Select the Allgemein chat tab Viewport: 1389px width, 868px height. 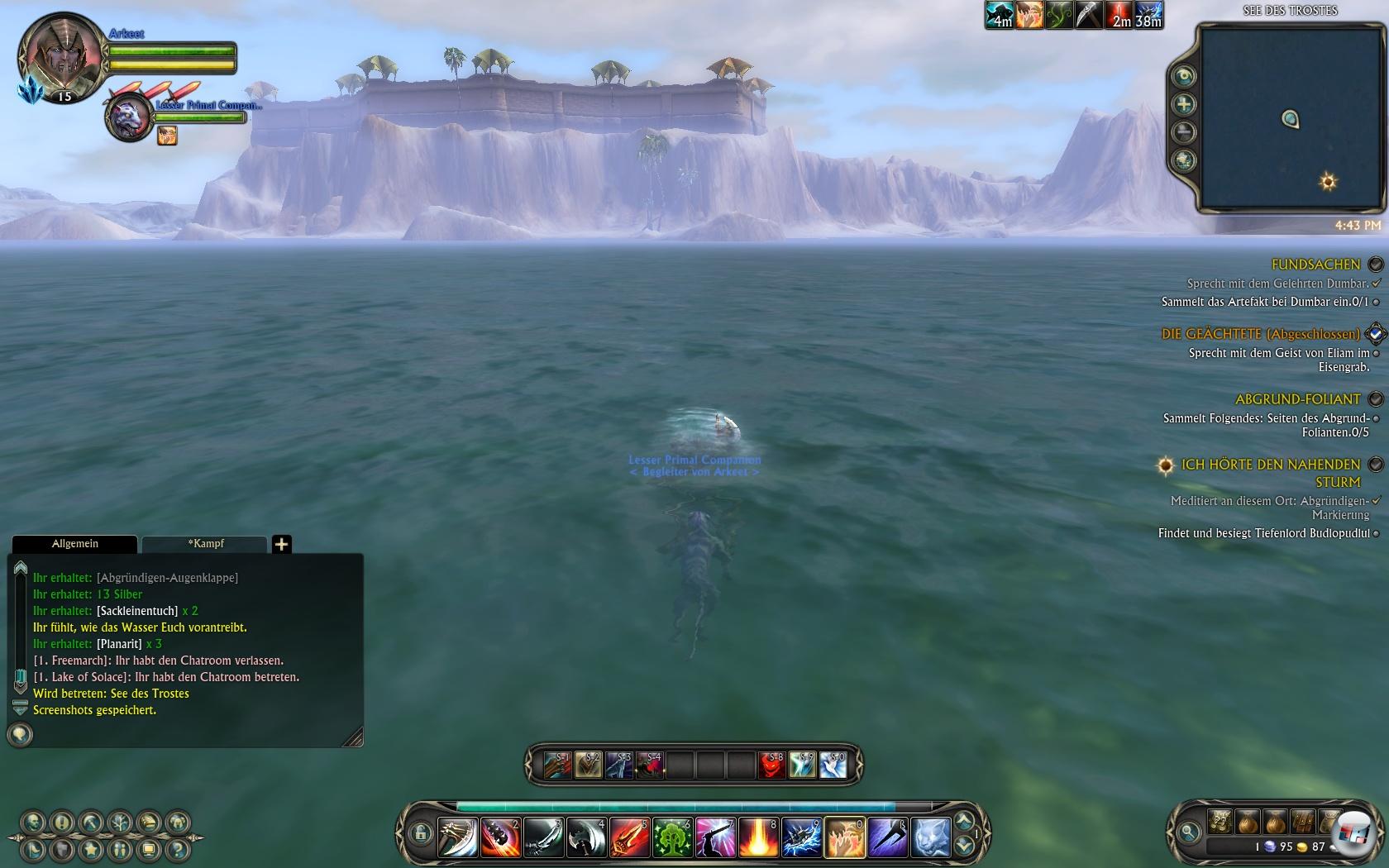(74, 544)
